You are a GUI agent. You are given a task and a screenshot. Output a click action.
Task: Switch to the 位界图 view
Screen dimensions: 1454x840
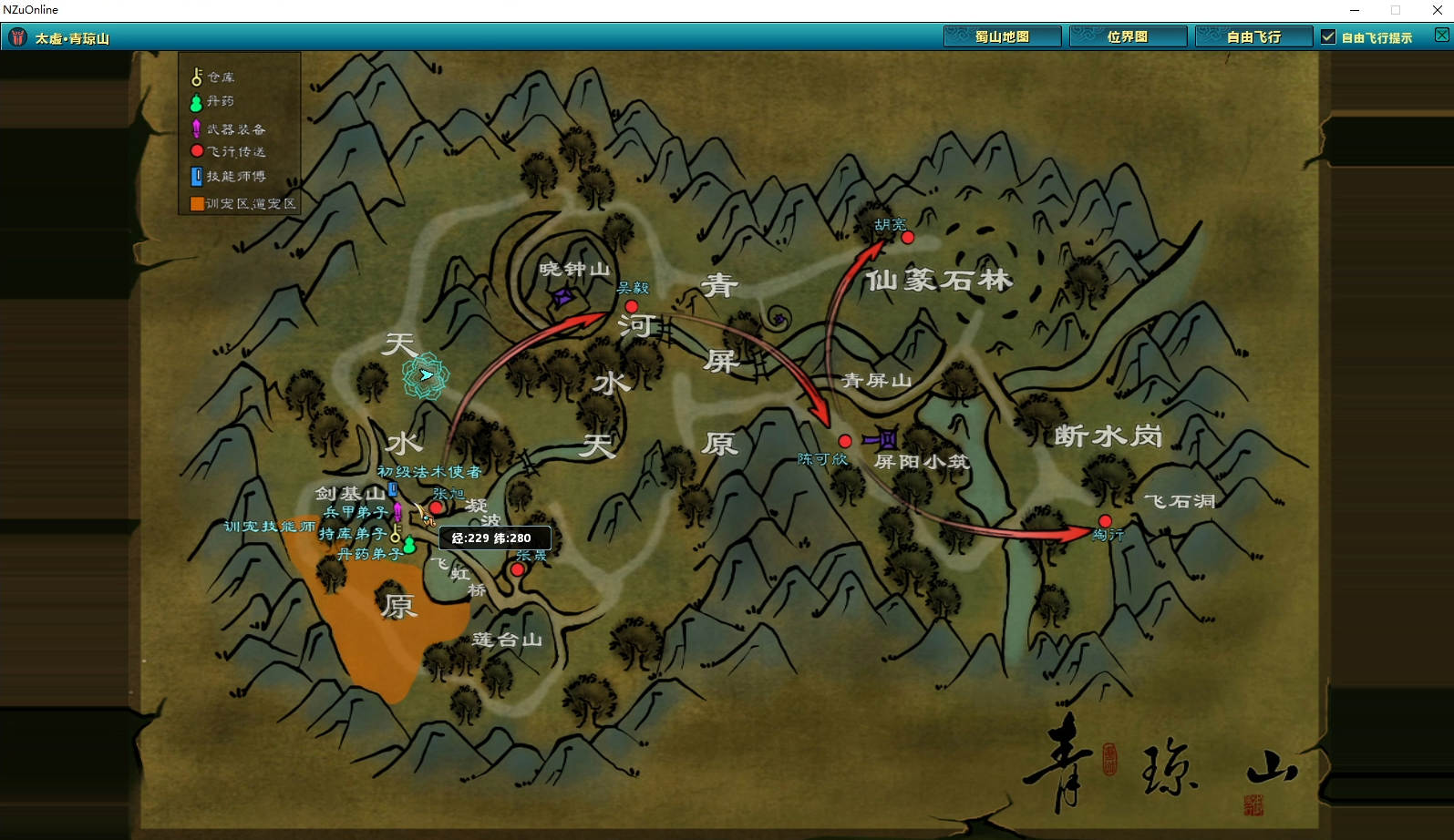click(x=1128, y=36)
